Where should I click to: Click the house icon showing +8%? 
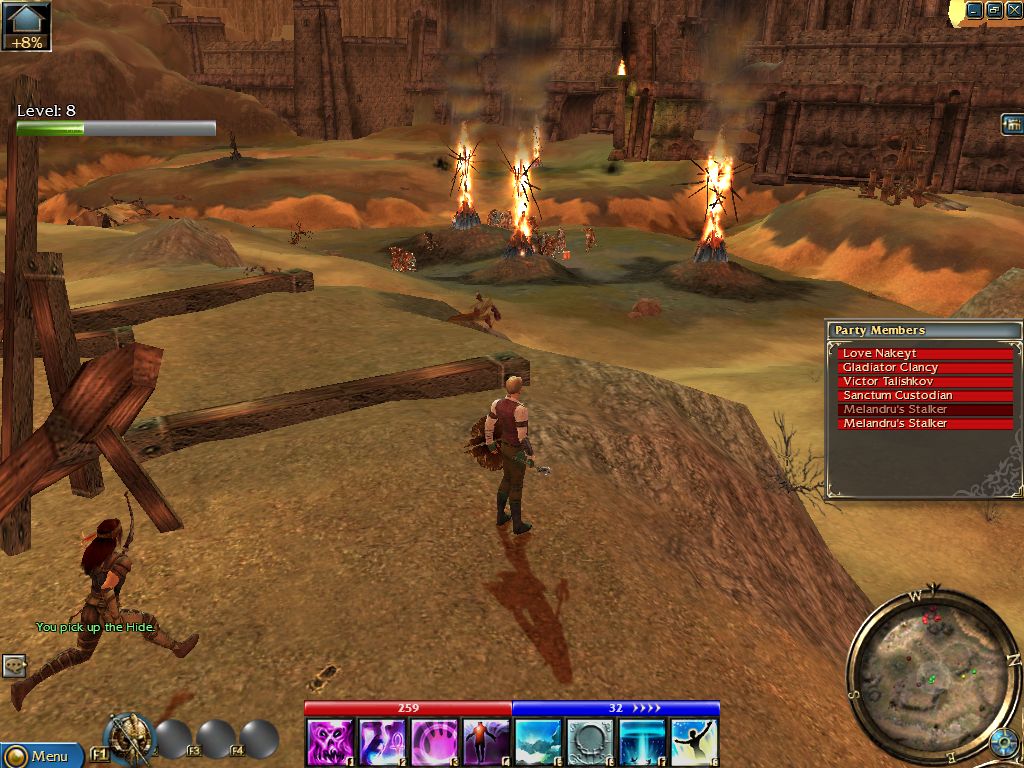[26, 25]
